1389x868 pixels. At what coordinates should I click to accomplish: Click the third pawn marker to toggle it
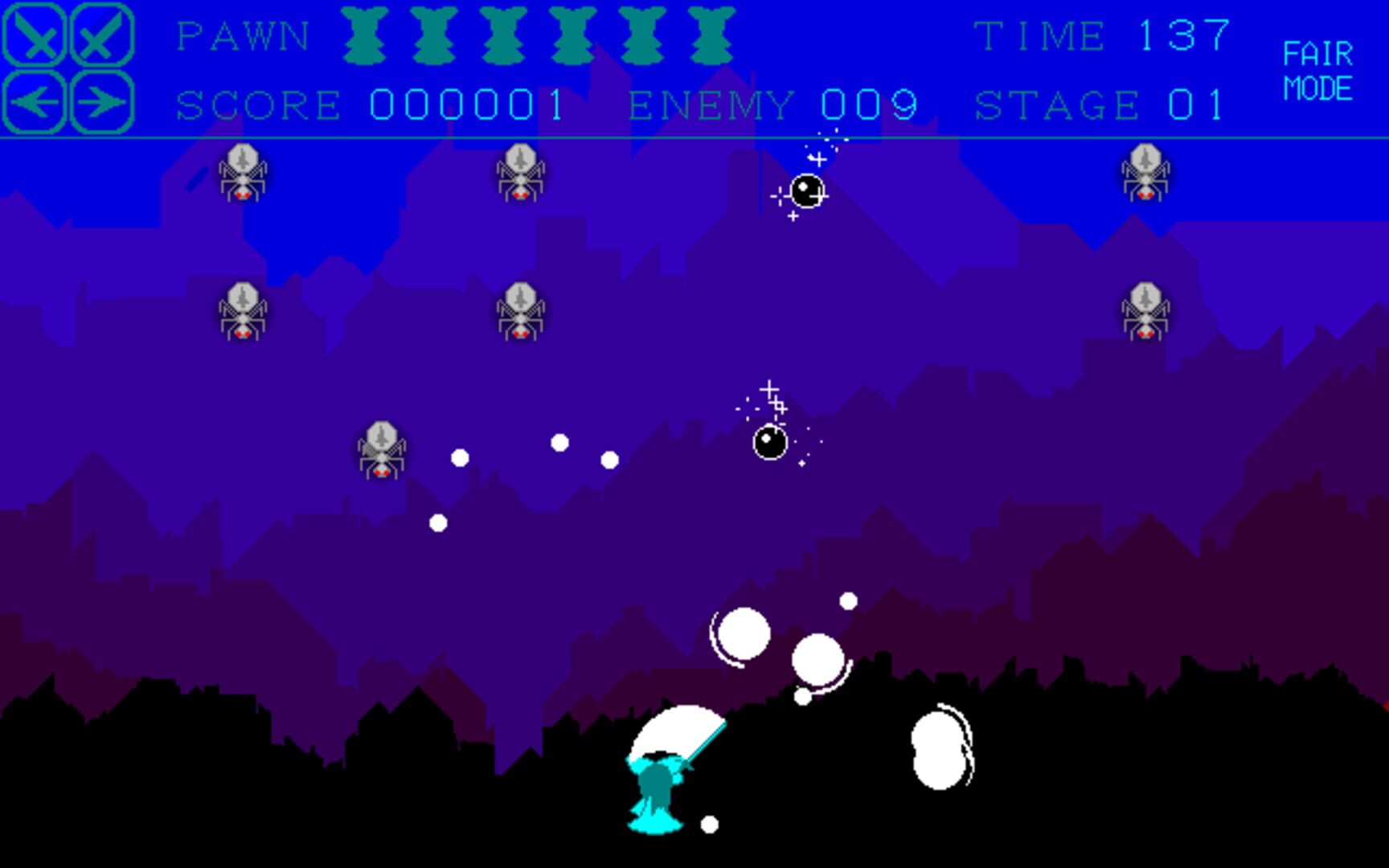504,36
